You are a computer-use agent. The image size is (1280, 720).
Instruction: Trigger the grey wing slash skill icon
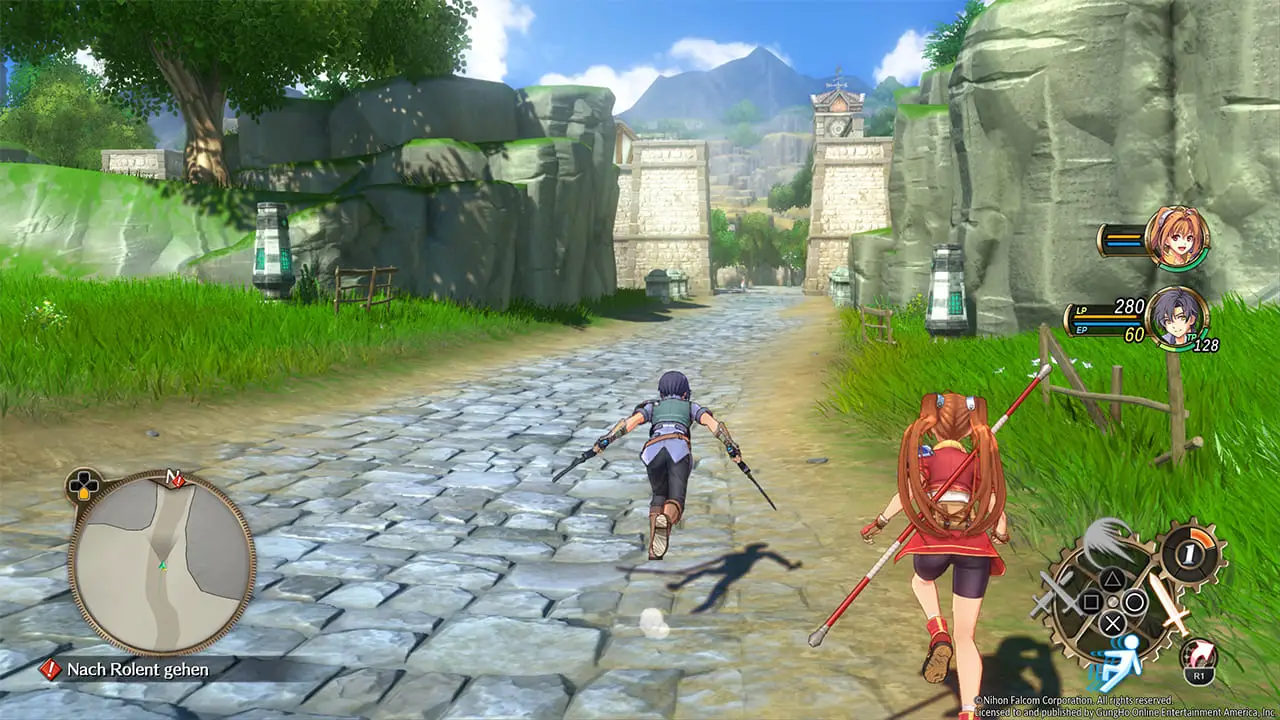[1107, 541]
